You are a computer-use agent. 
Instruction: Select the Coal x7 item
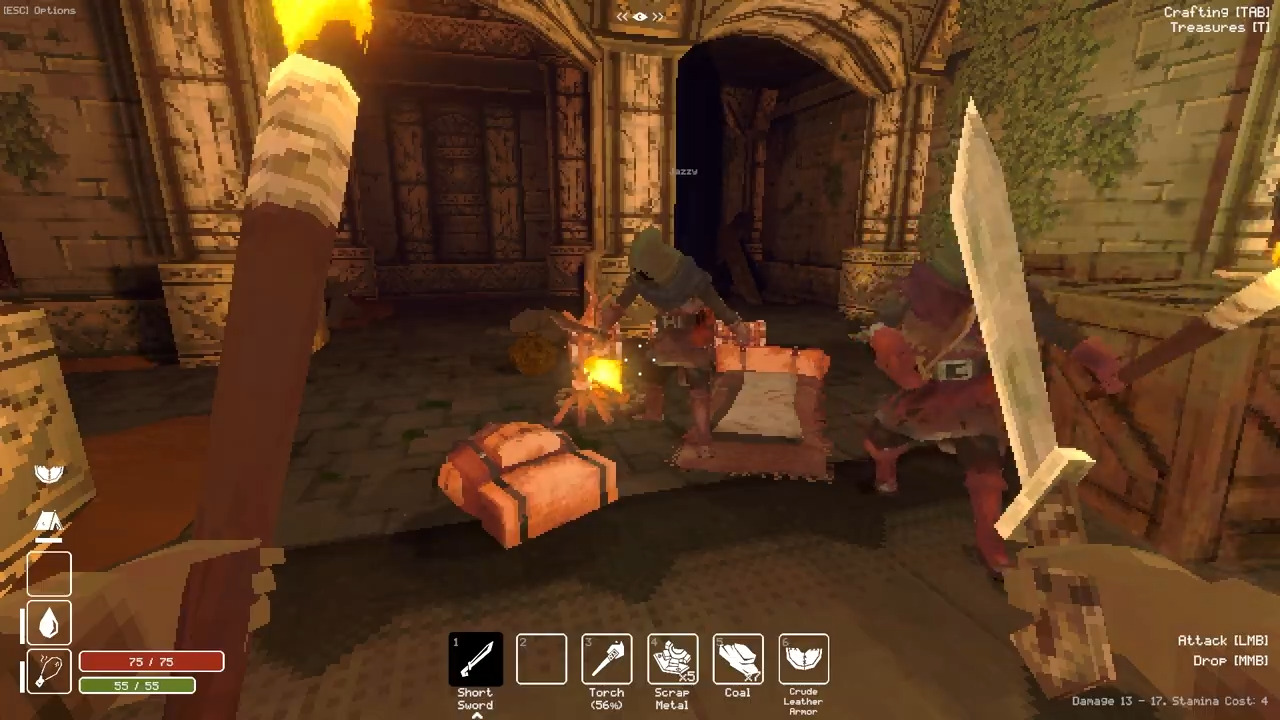click(737, 657)
